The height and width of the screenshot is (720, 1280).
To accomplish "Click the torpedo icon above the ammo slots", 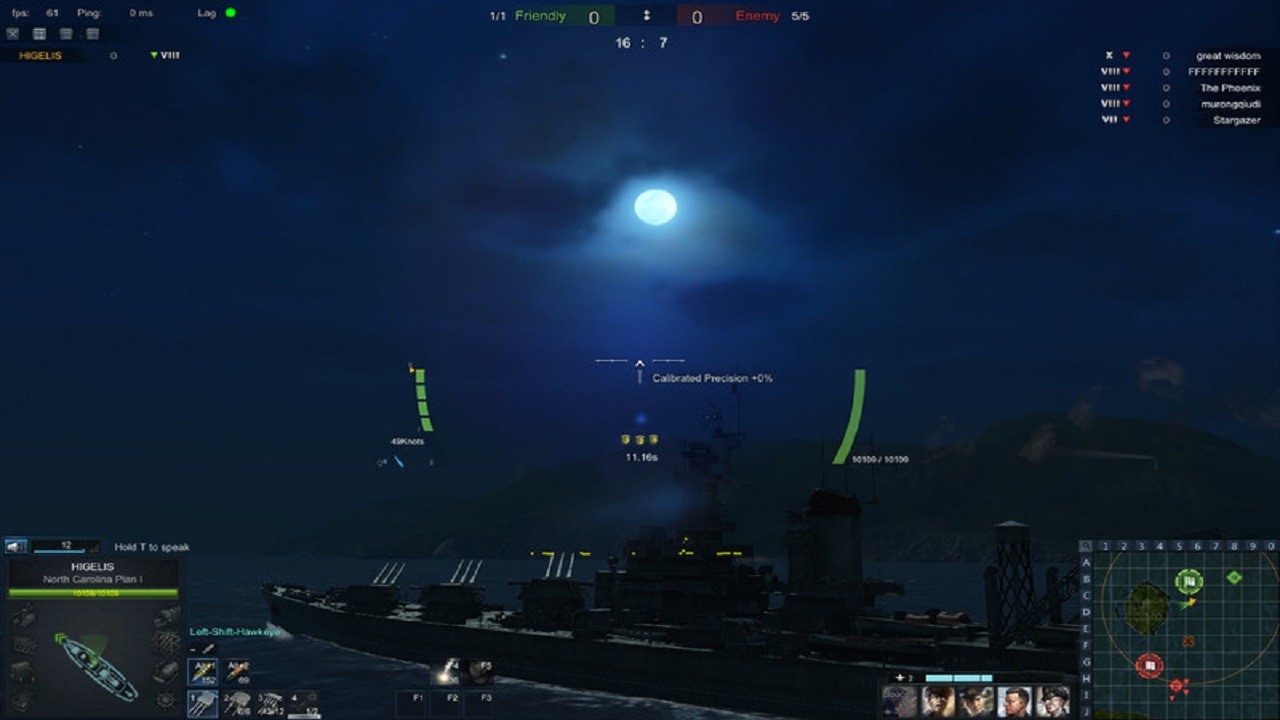I will pyautogui.click(x=208, y=648).
